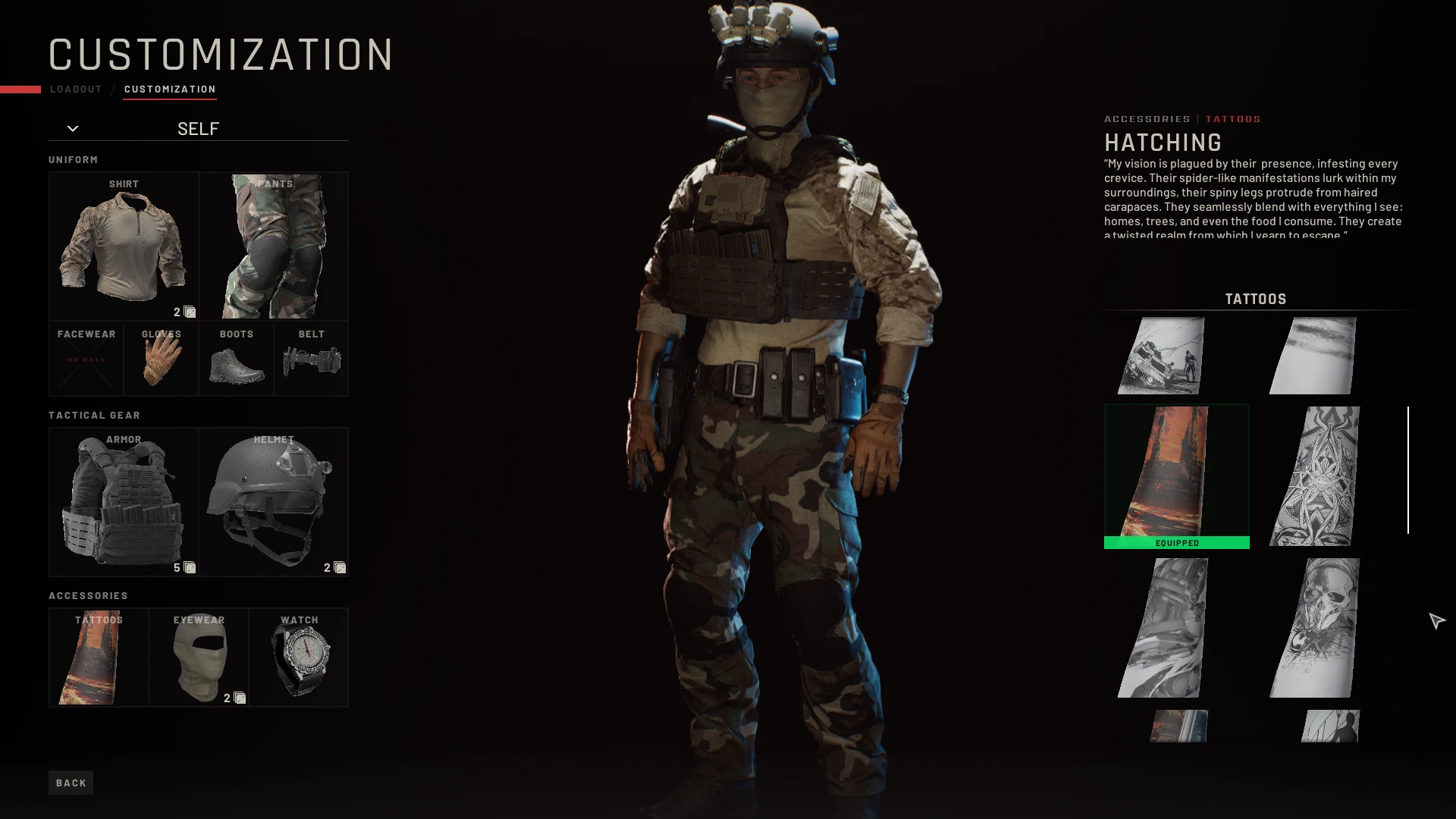This screenshot has width=1456, height=819.
Task: Select the HELMET tactical gear slot
Action: [x=273, y=500]
